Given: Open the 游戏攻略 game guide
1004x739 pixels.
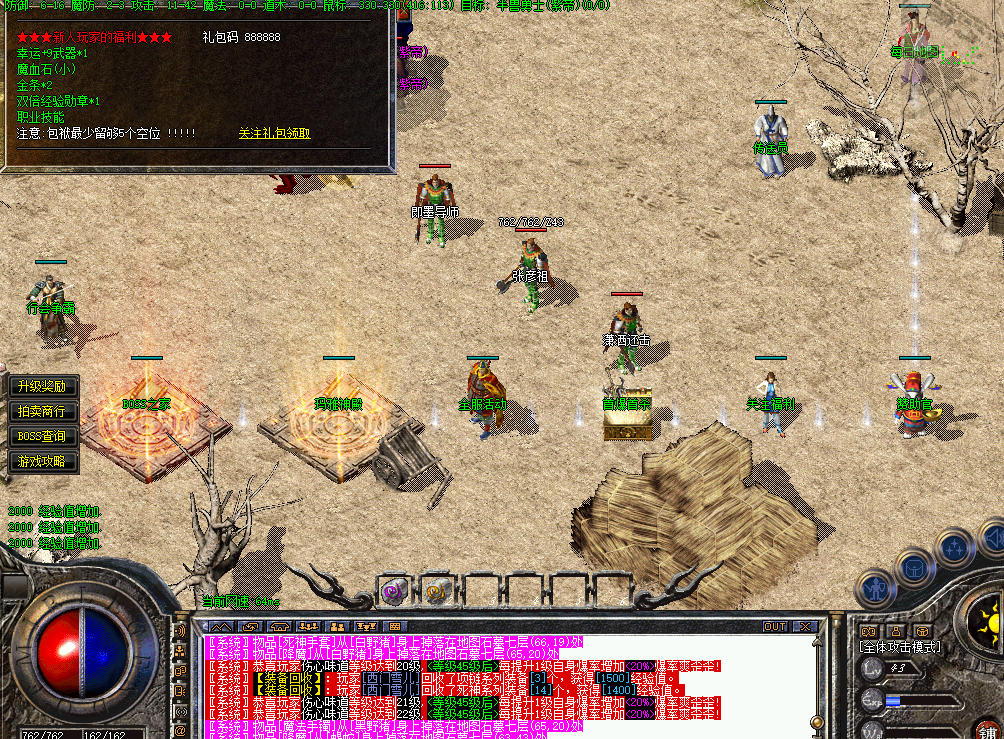Looking at the screenshot, I should pyautogui.click(x=41, y=461).
